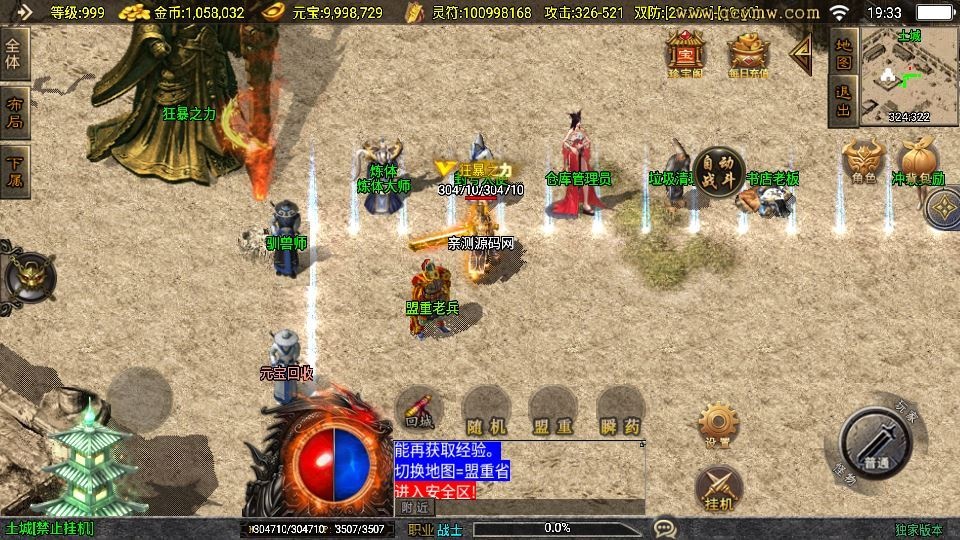Open the 珍宝阁 treasure shop

(x=687, y=54)
